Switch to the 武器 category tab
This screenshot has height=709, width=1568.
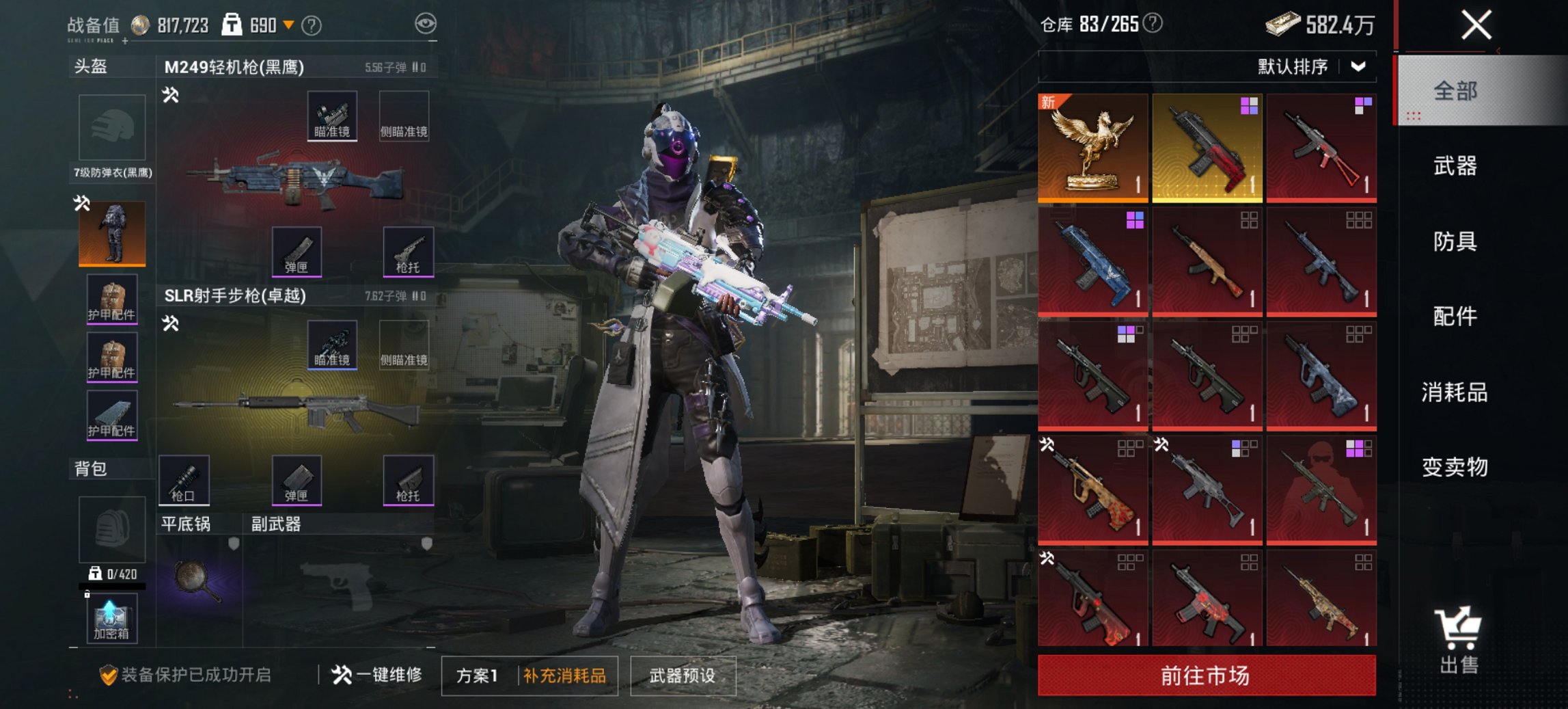point(1455,166)
